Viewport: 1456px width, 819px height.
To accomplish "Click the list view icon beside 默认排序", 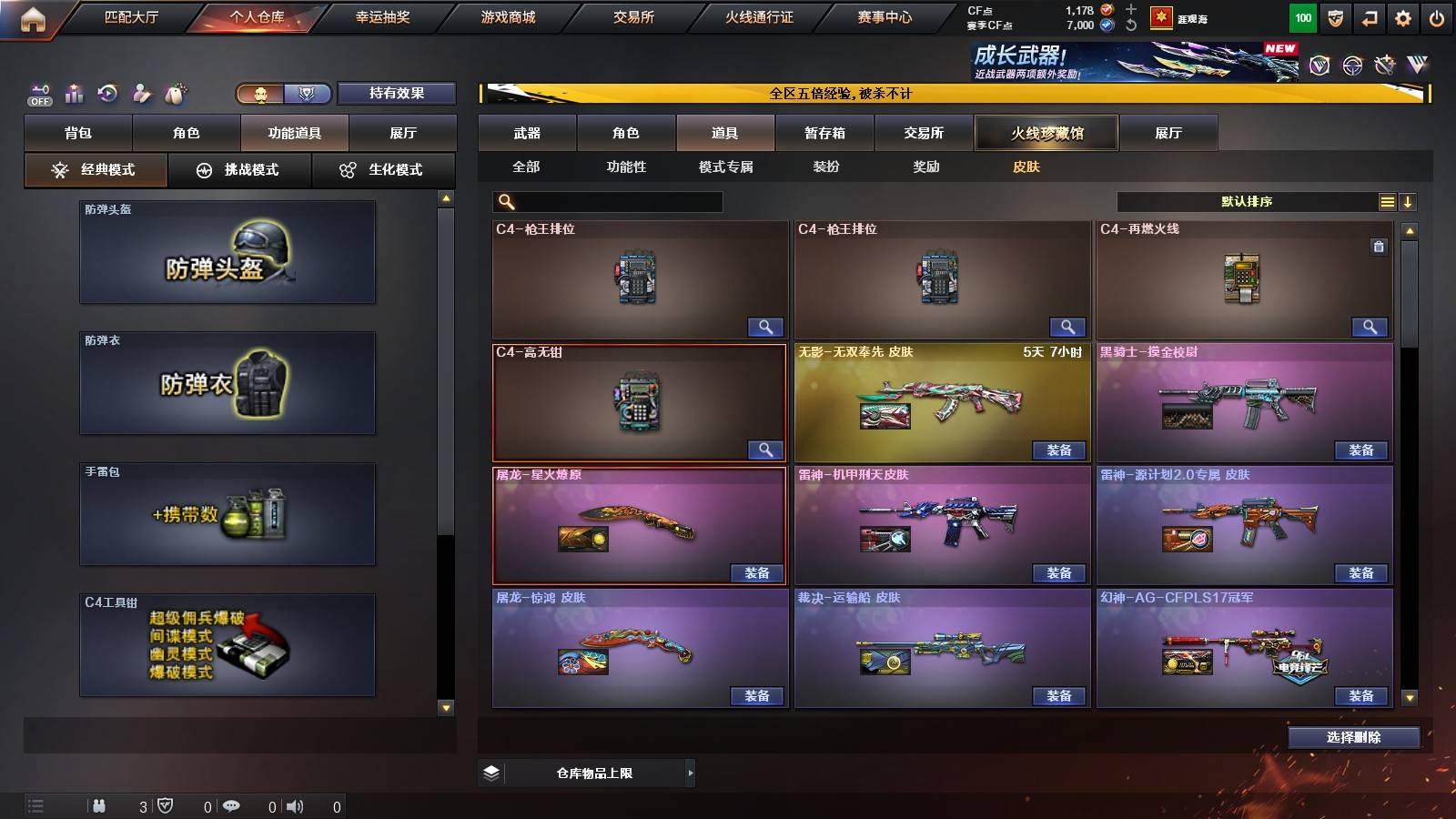I will click(x=1387, y=201).
